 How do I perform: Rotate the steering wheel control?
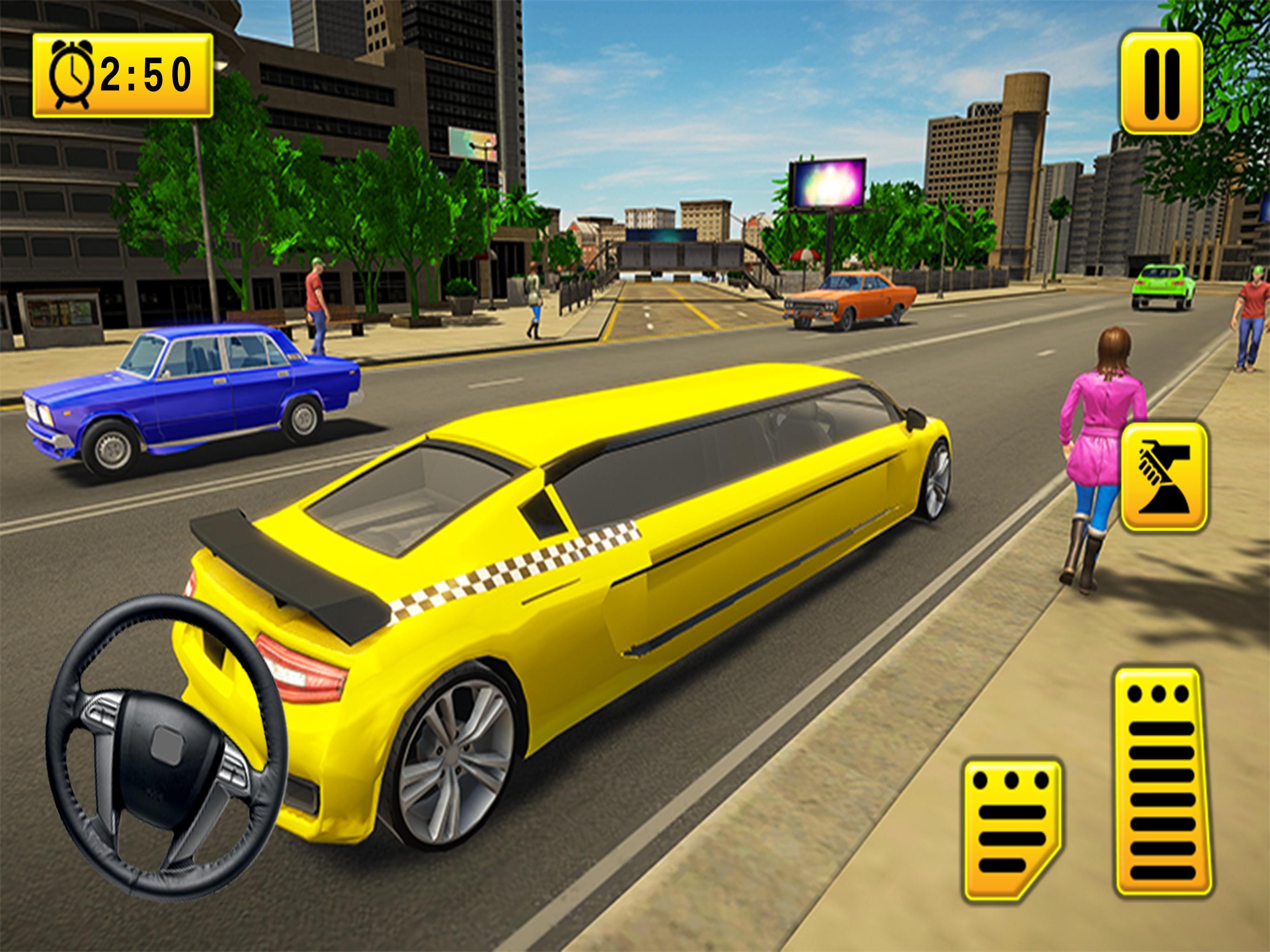point(161,747)
